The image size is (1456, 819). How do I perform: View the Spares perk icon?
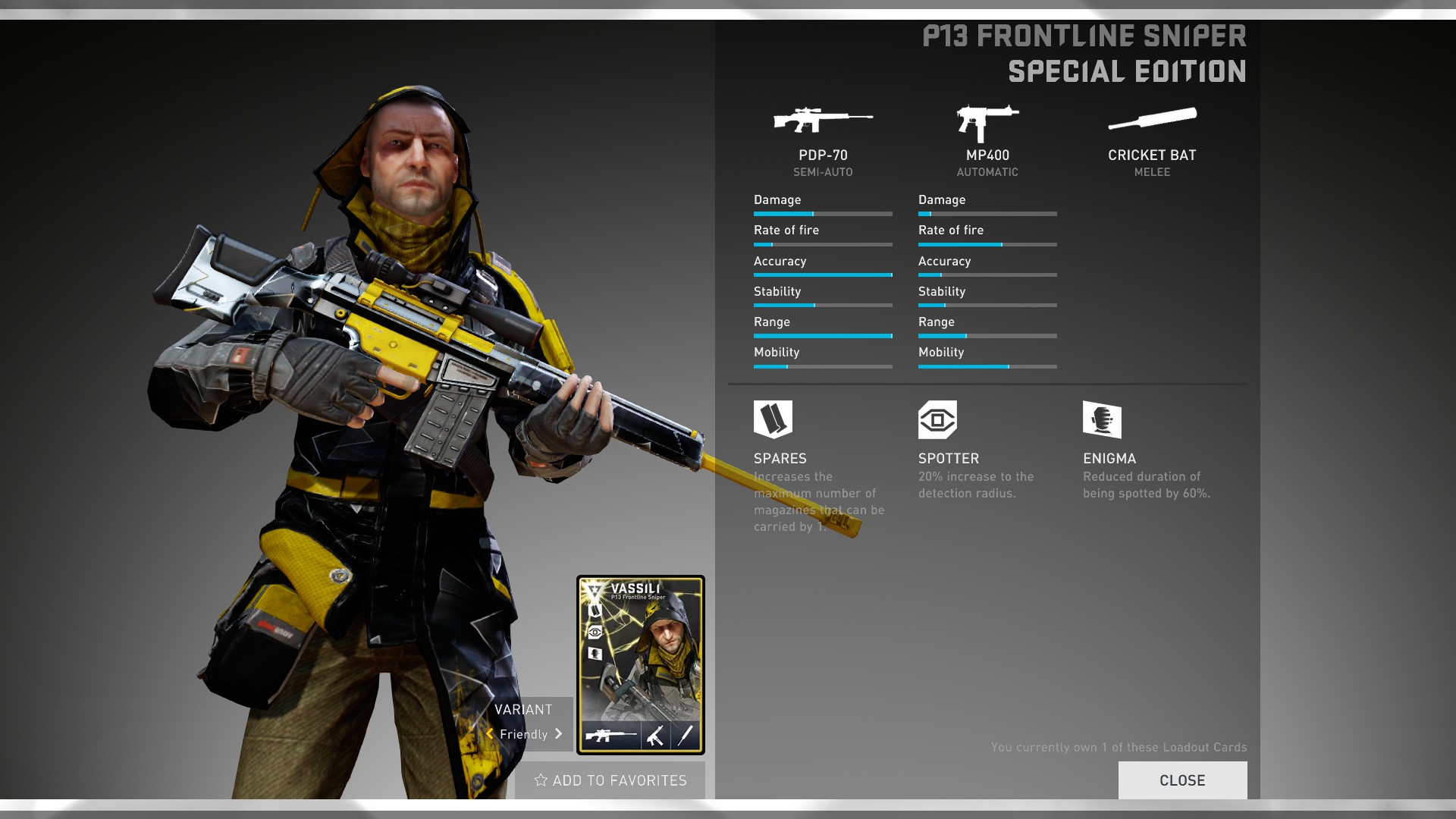pyautogui.click(x=773, y=419)
